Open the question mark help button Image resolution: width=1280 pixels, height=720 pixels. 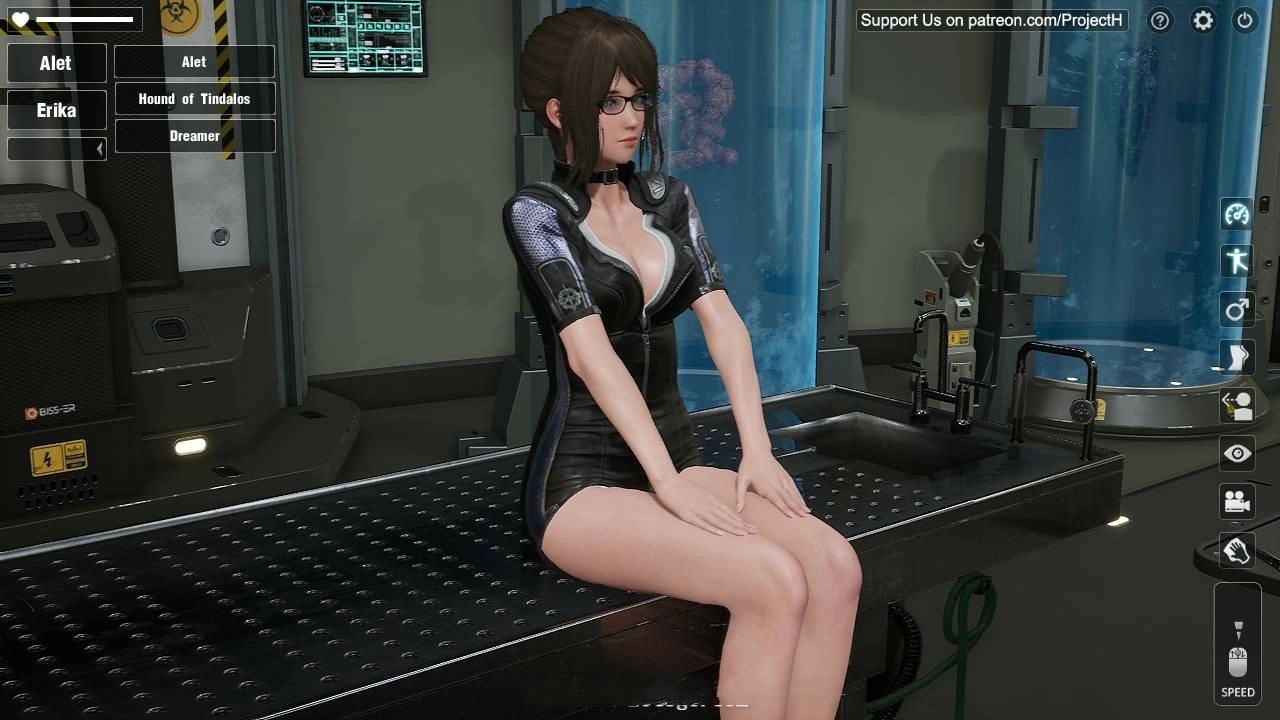click(x=1160, y=20)
